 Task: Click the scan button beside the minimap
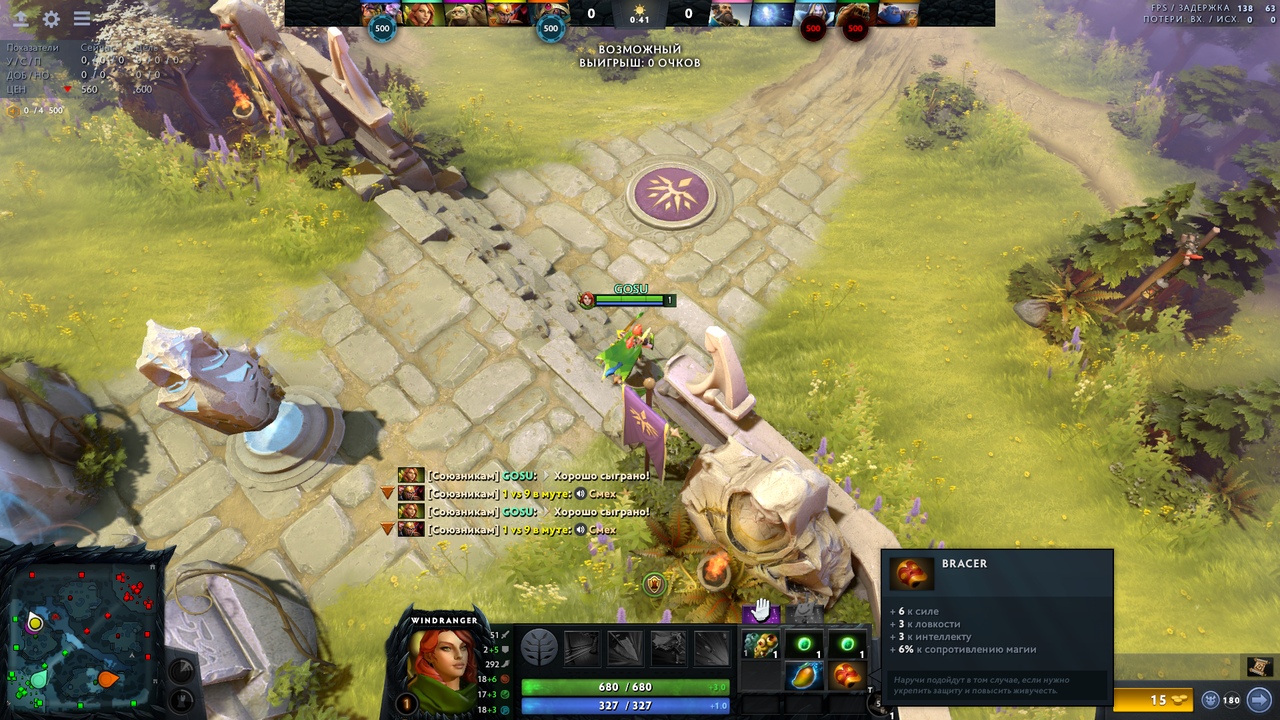(x=181, y=699)
